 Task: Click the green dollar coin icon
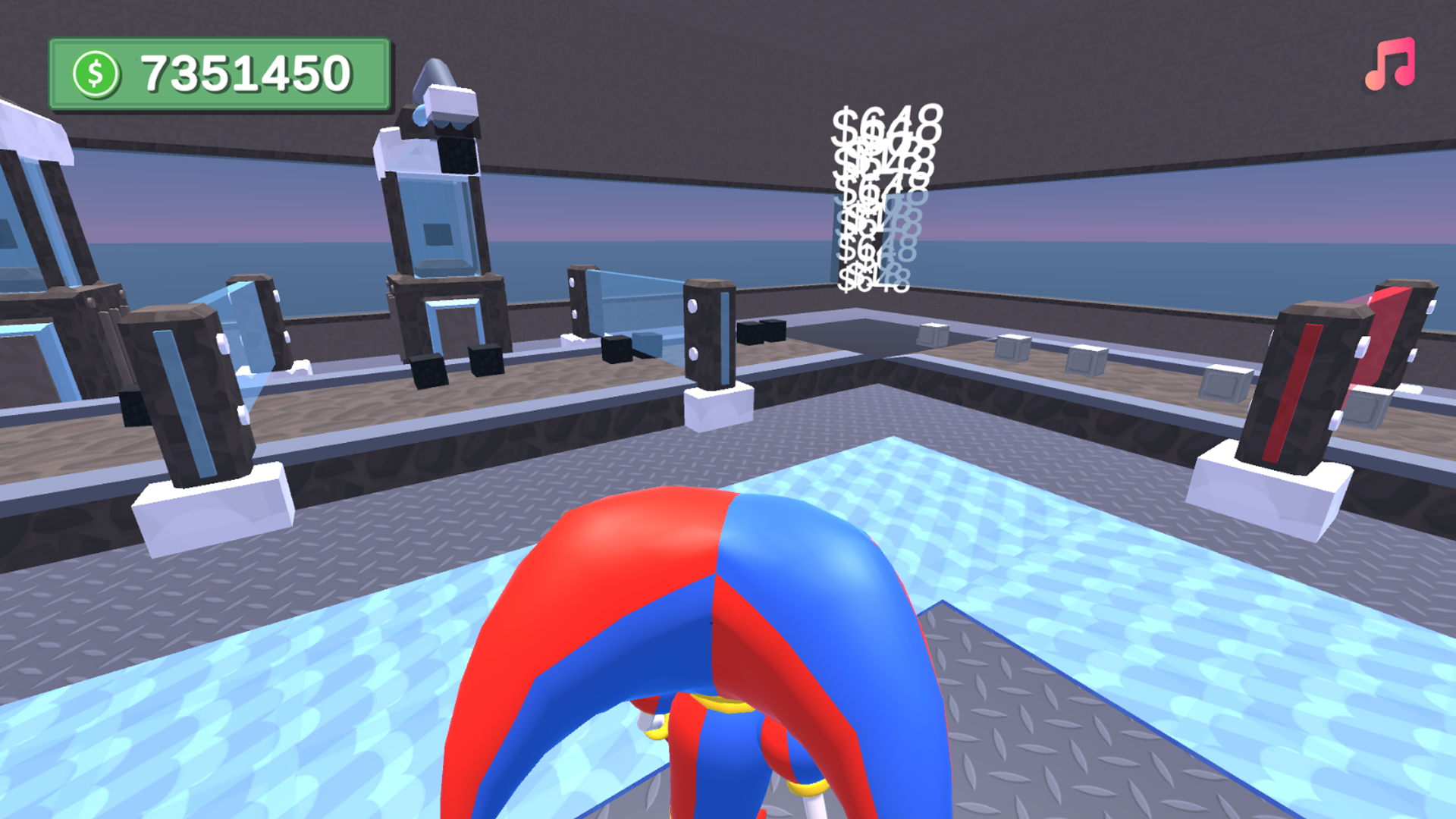pos(96,71)
